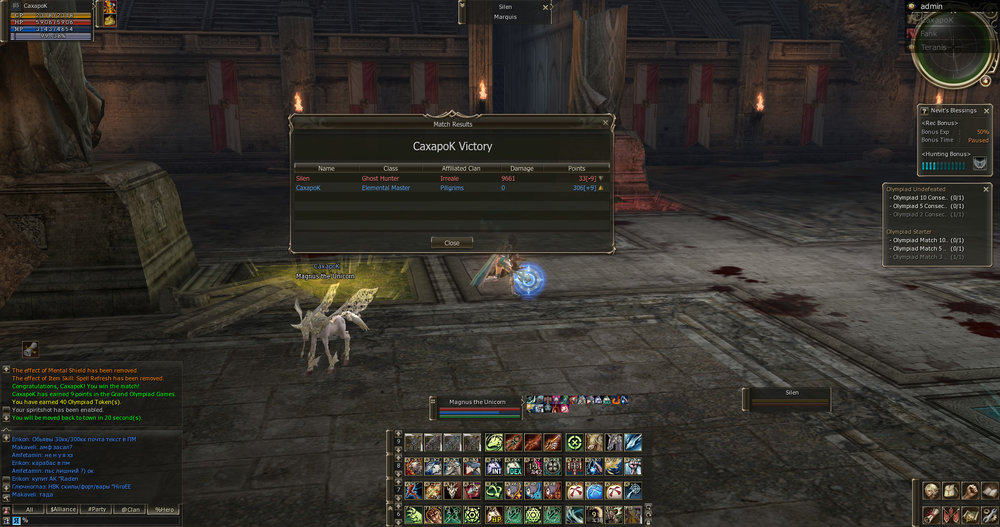Select the %Hero chat tab

(162, 509)
